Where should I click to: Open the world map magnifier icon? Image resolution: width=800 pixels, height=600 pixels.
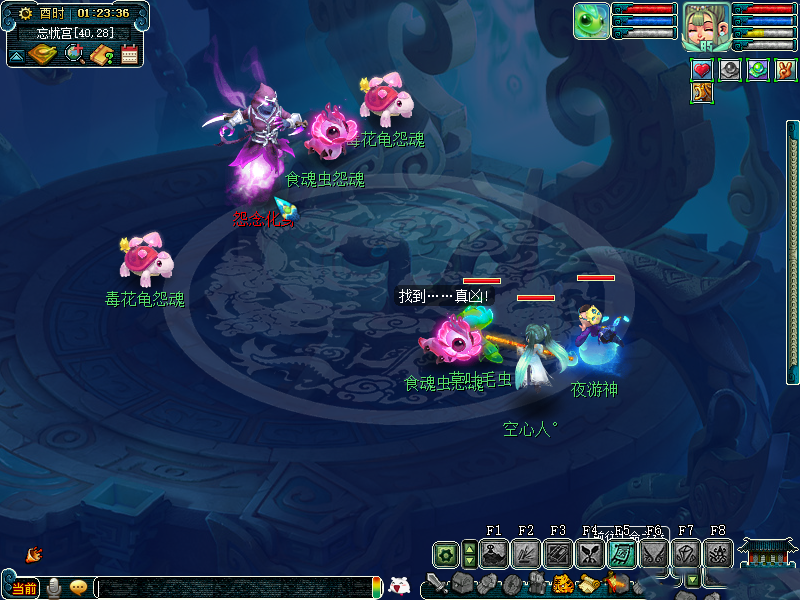(x=75, y=54)
